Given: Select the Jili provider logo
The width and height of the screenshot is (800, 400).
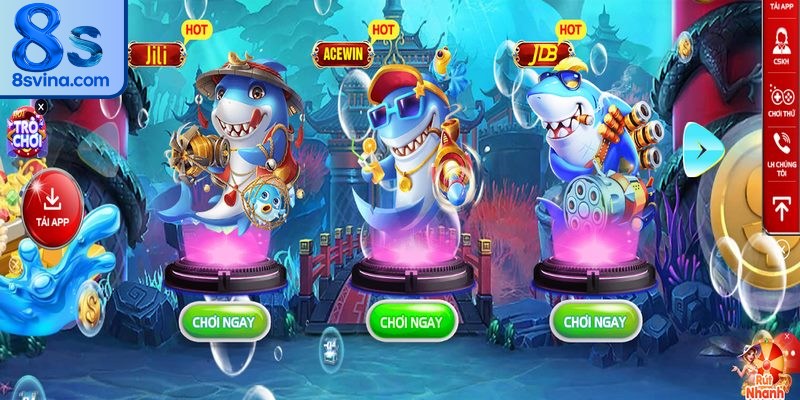Looking at the screenshot, I should click(x=155, y=53).
